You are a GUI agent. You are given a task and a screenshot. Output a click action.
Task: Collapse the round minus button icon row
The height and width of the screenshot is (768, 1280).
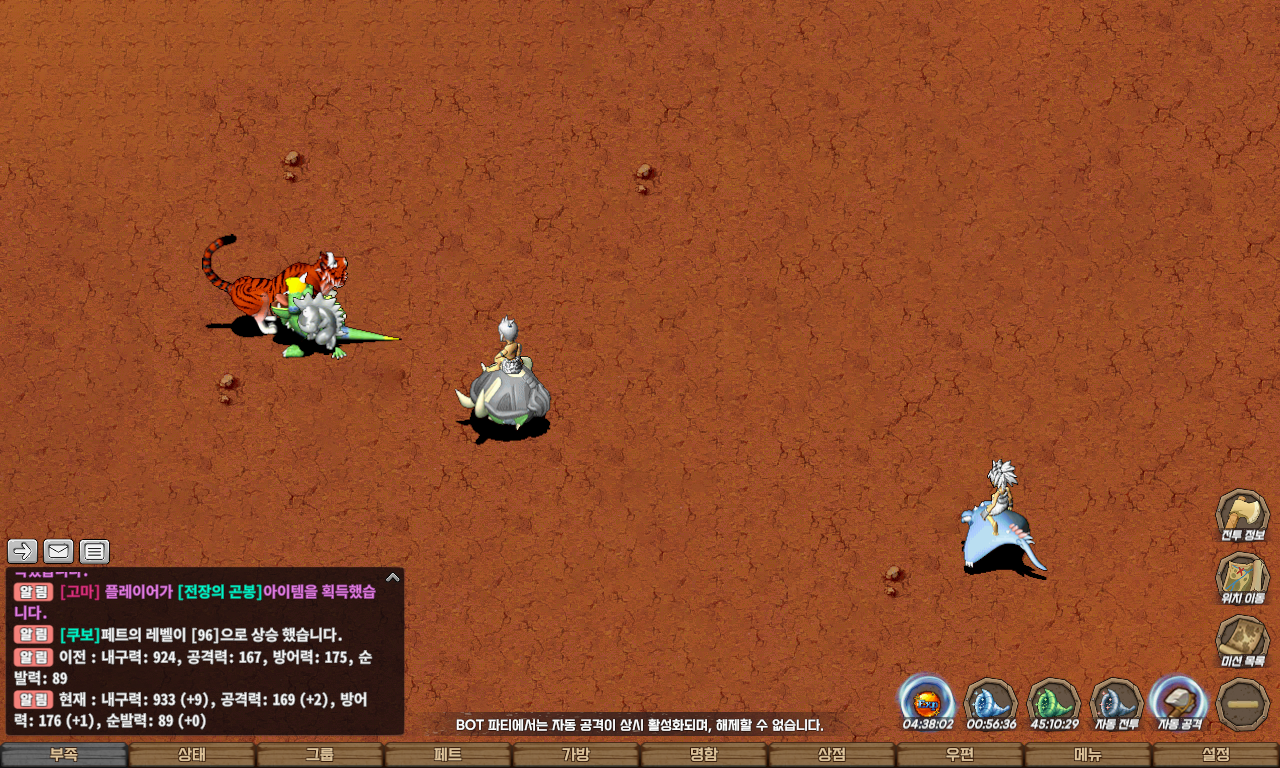[x=1243, y=703]
